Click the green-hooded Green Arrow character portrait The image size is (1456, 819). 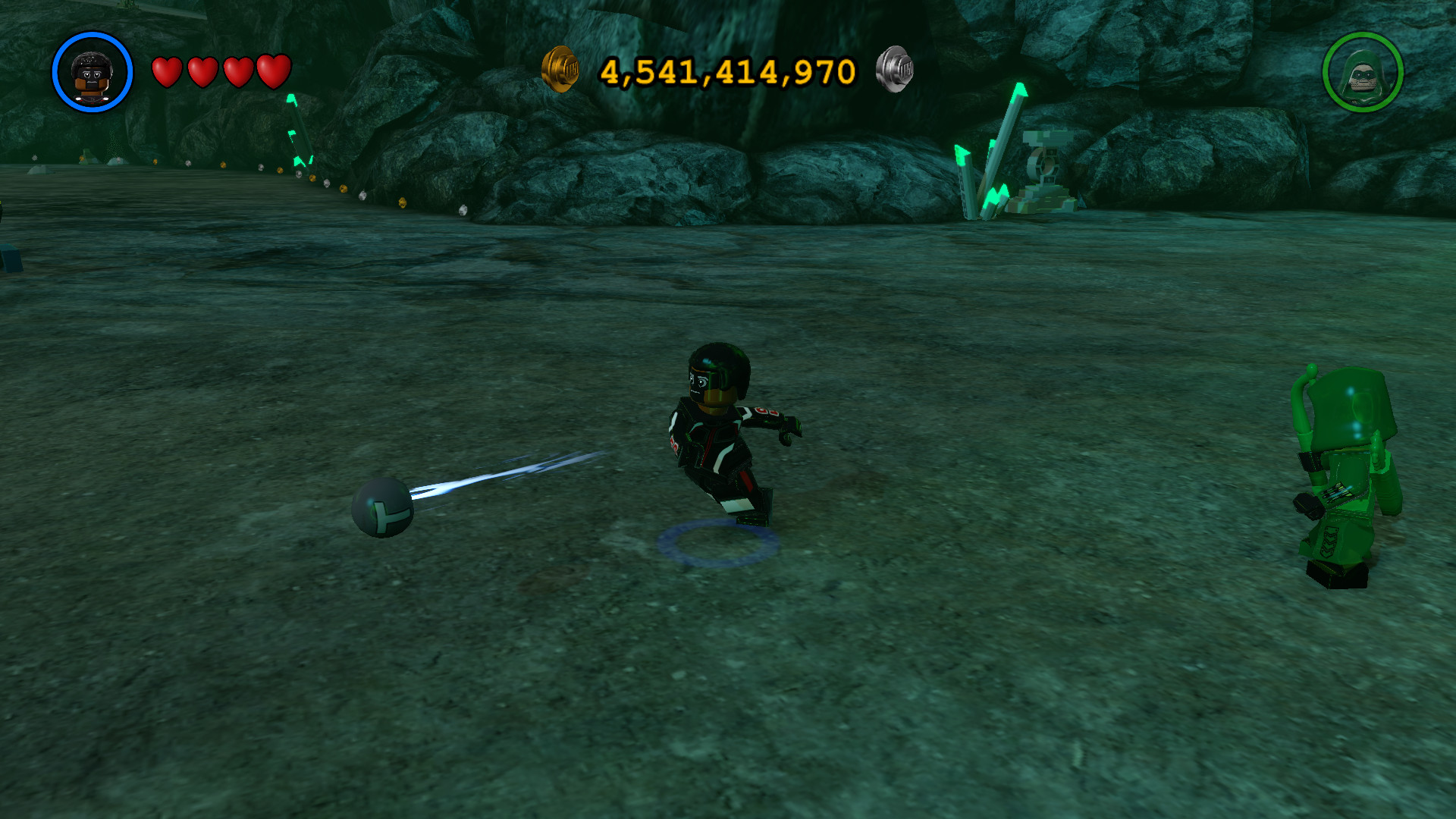pos(1362,73)
